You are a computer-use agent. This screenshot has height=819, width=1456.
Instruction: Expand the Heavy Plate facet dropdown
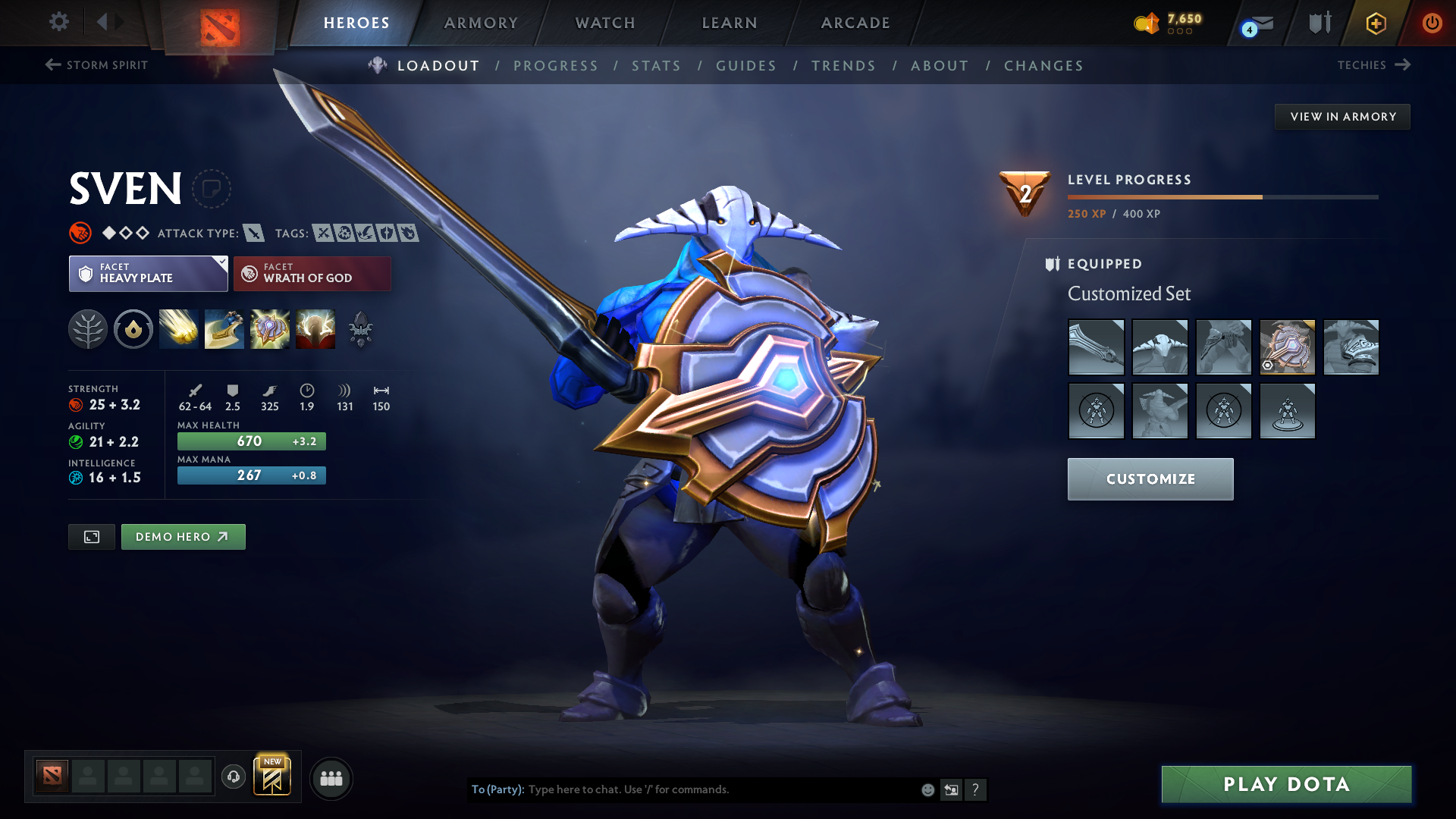coord(221,263)
